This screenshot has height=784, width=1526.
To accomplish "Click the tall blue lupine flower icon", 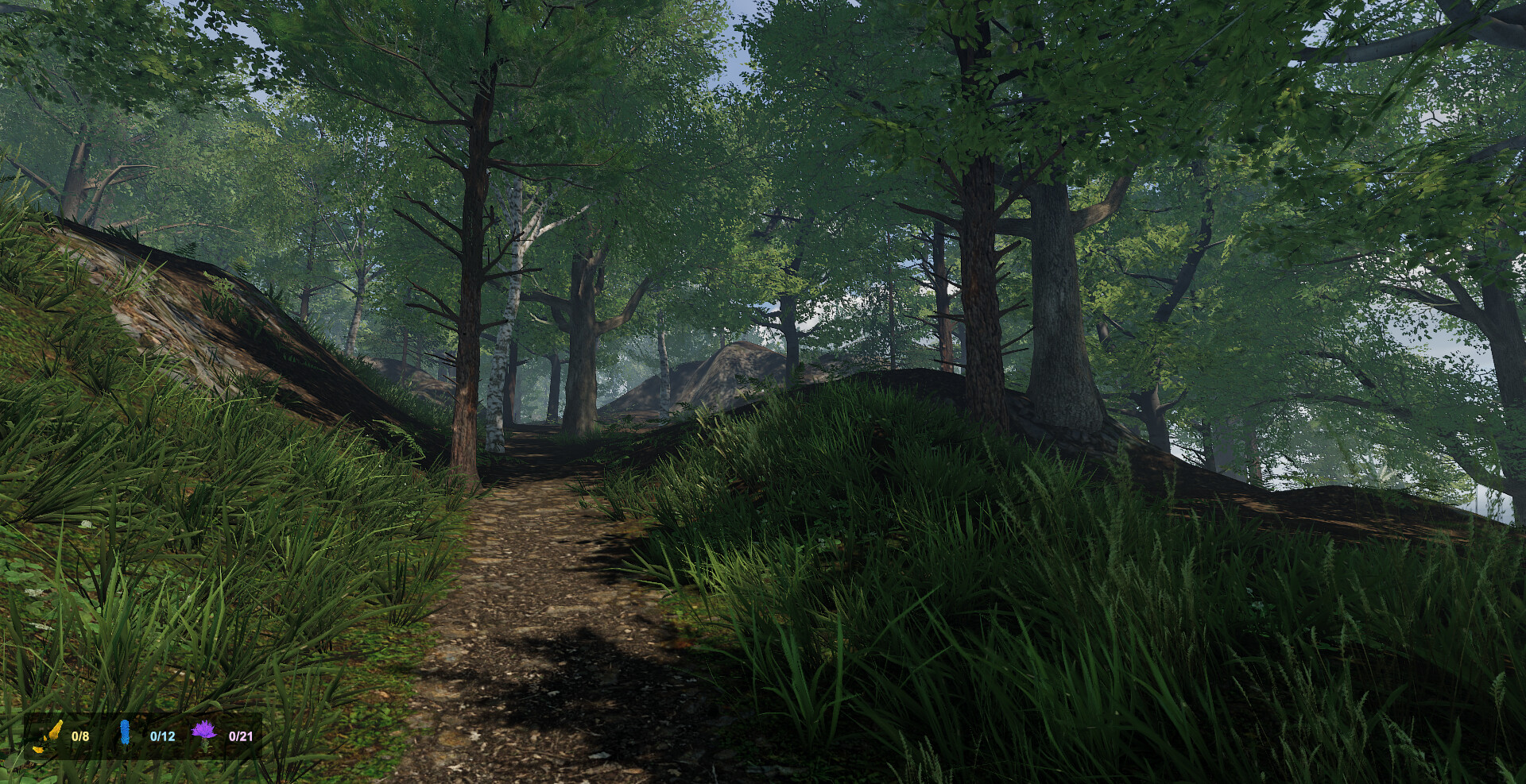I will tap(124, 732).
